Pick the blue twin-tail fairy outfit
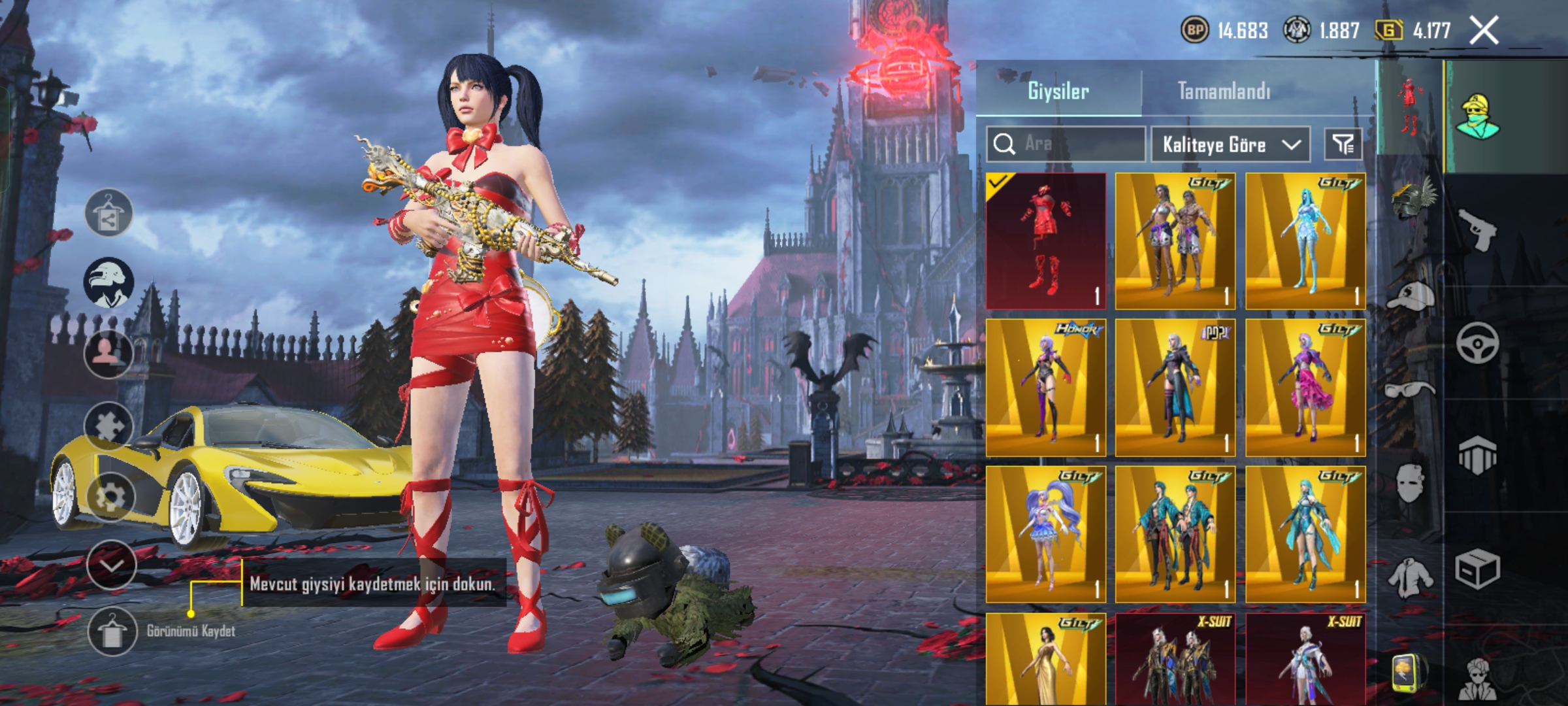1568x706 pixels. pyautogui.click(x=1045, y=534)
